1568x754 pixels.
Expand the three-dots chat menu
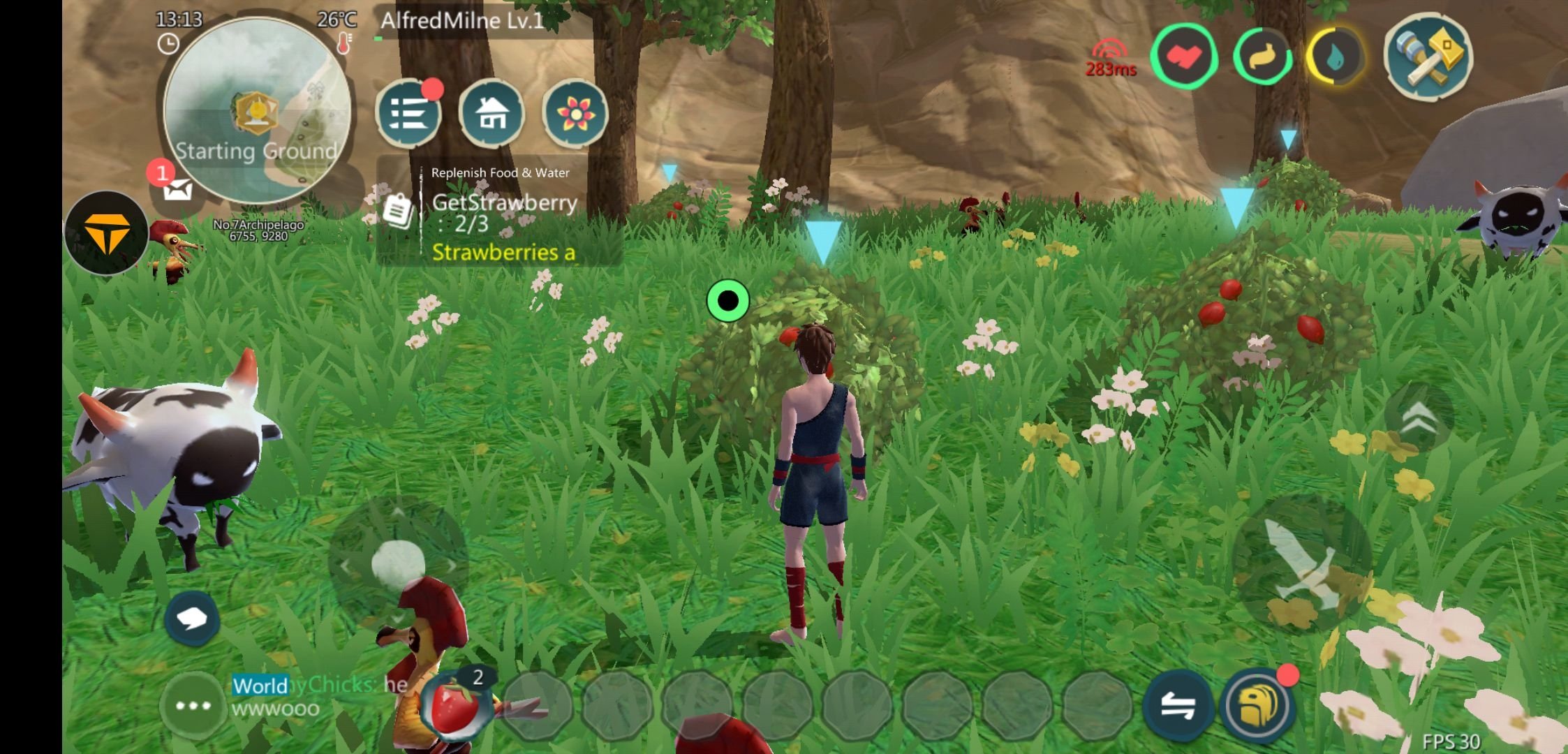click(193, 705)
